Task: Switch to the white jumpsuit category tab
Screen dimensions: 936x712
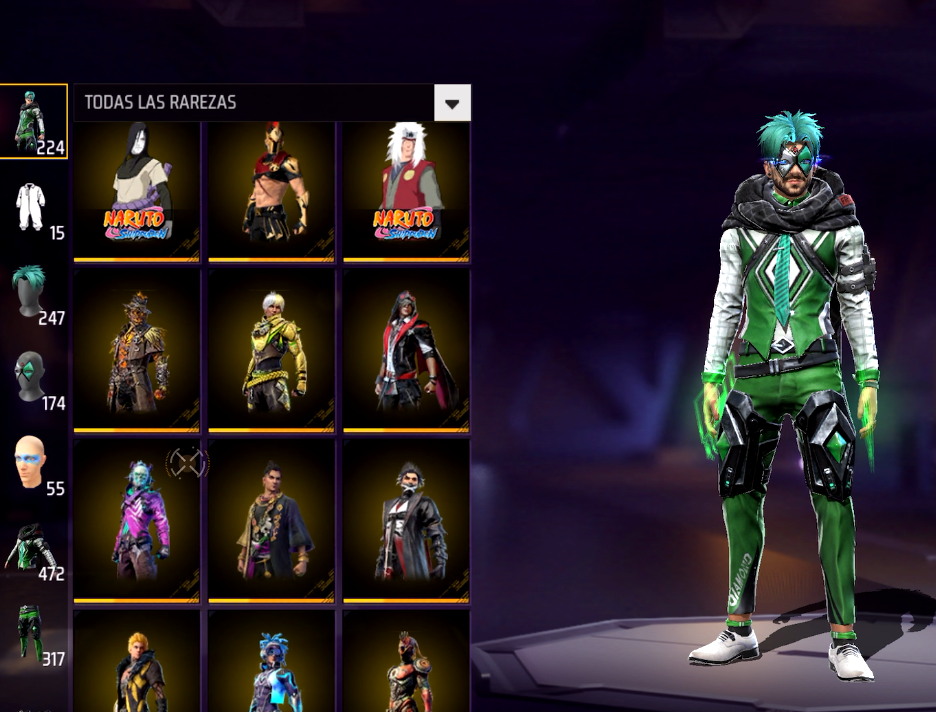Action: tap(34, 208)
